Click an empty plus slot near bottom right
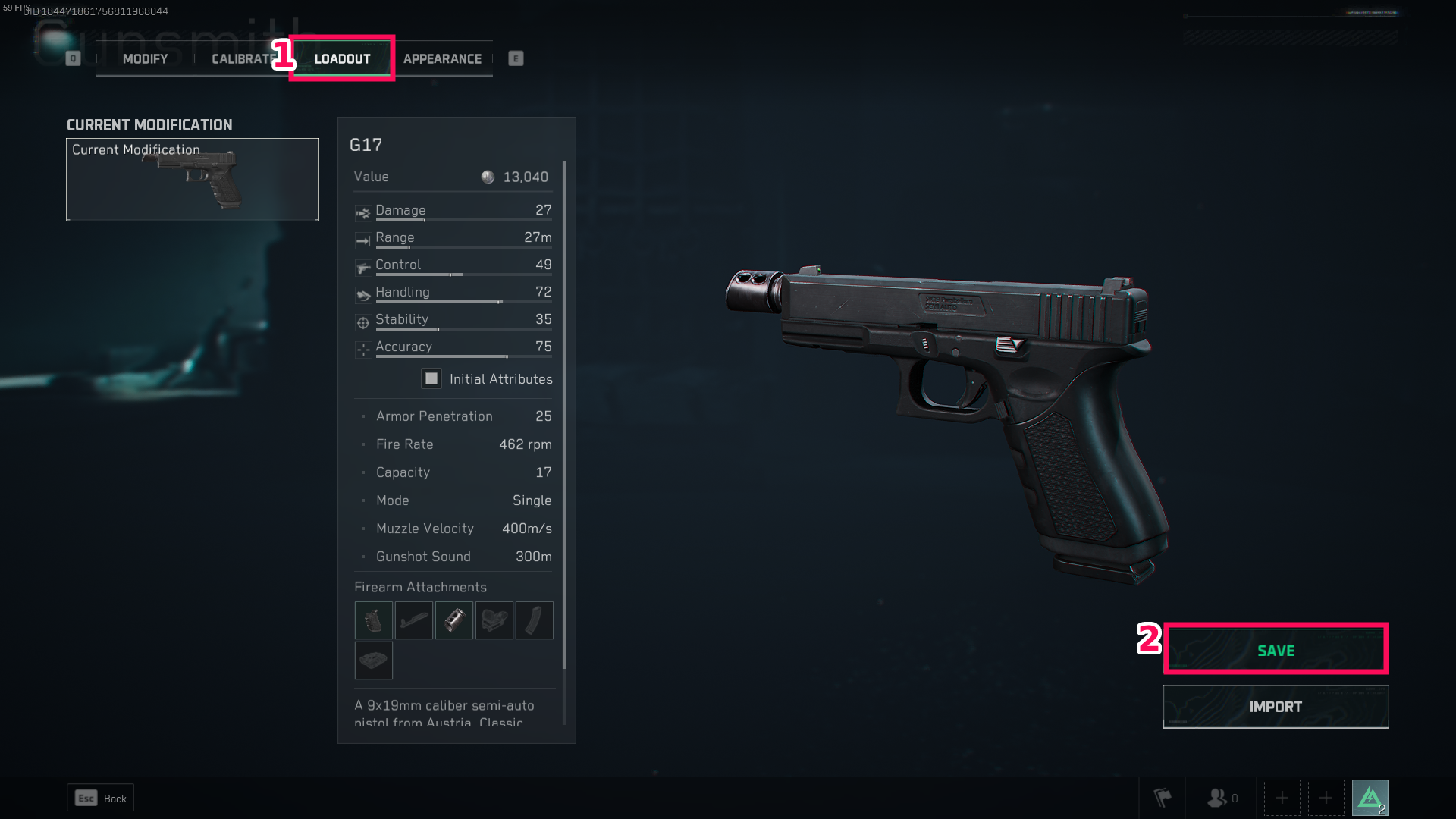 click(1282, 797)
